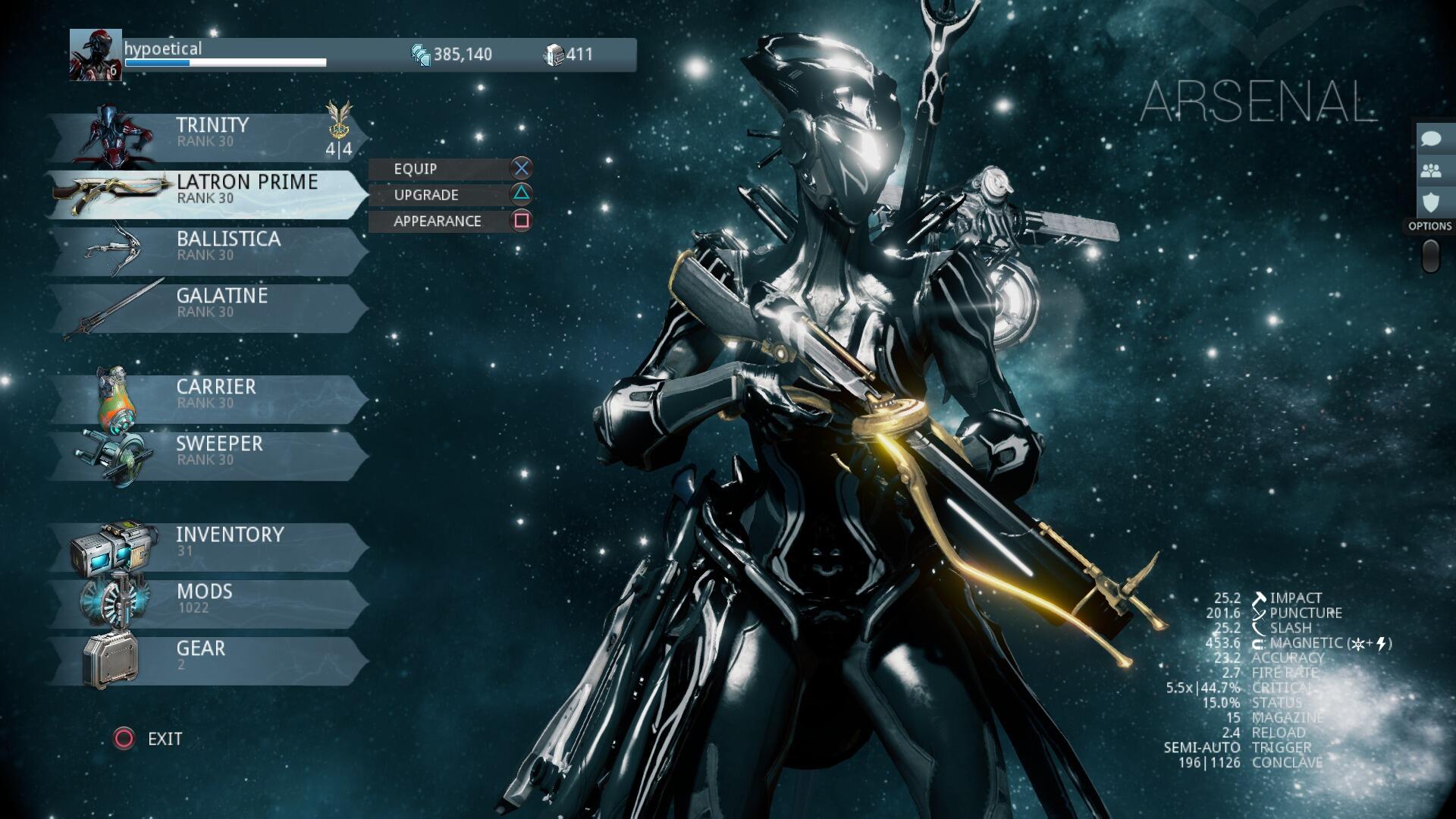Click the platinum currency counter
The height and width of the screenshot is (819, 1456).
[x=569, y=55]
